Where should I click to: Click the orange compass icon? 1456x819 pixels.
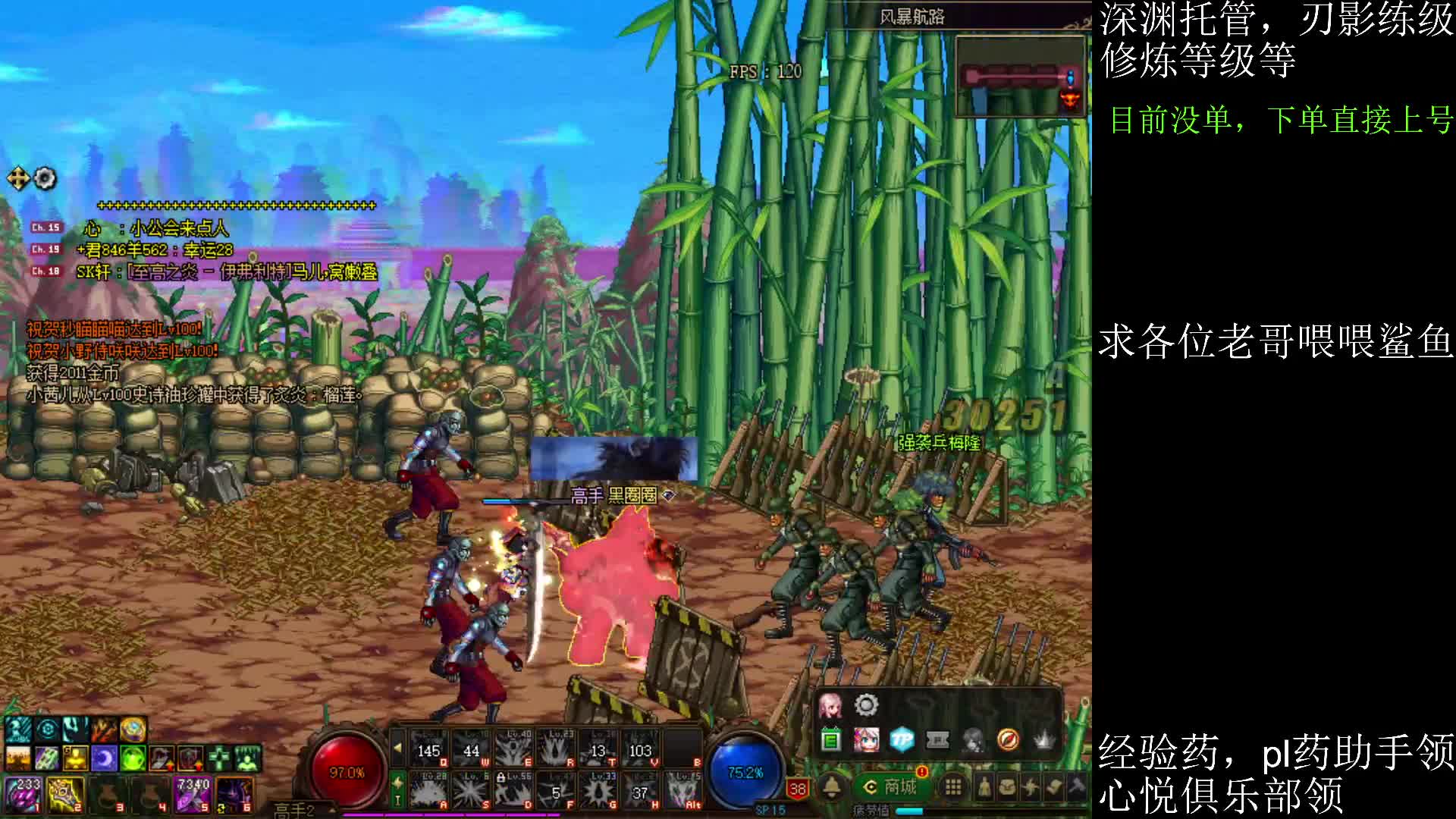click(x=1008, y=740)
